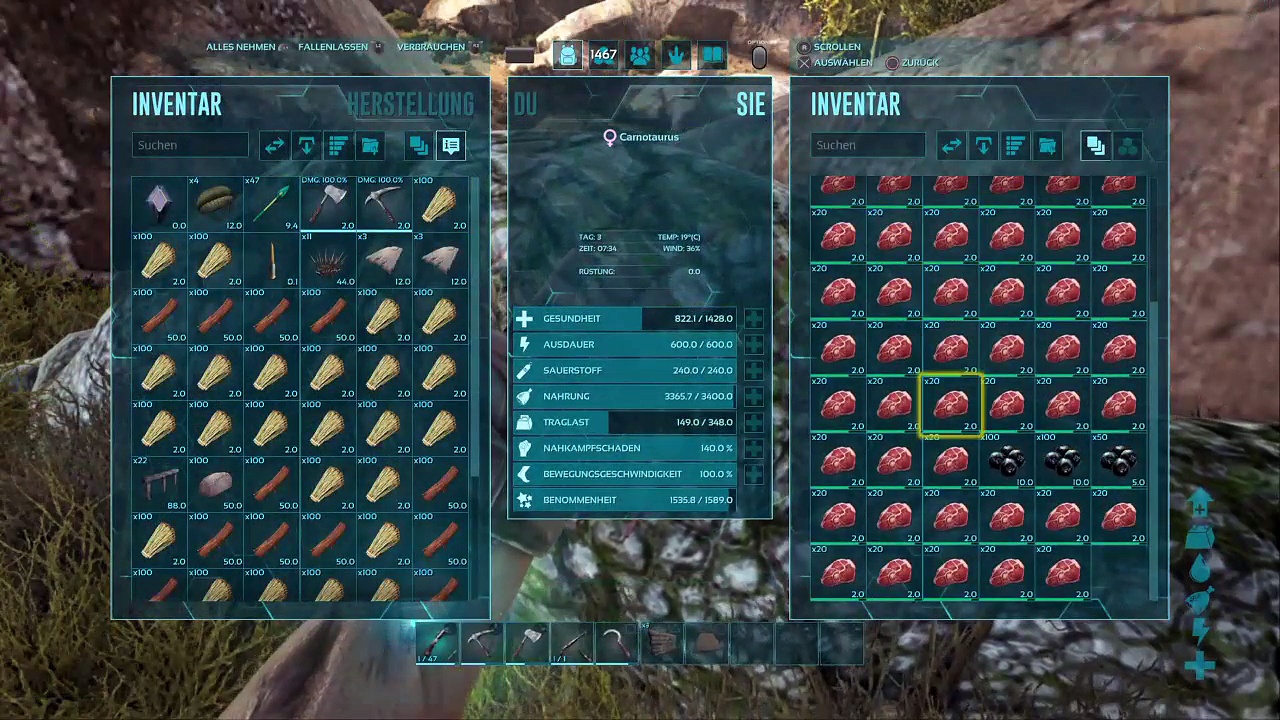Click the right inventory Suchen search field
This screenshot has height=720, width=1280.
click(868, 145)
